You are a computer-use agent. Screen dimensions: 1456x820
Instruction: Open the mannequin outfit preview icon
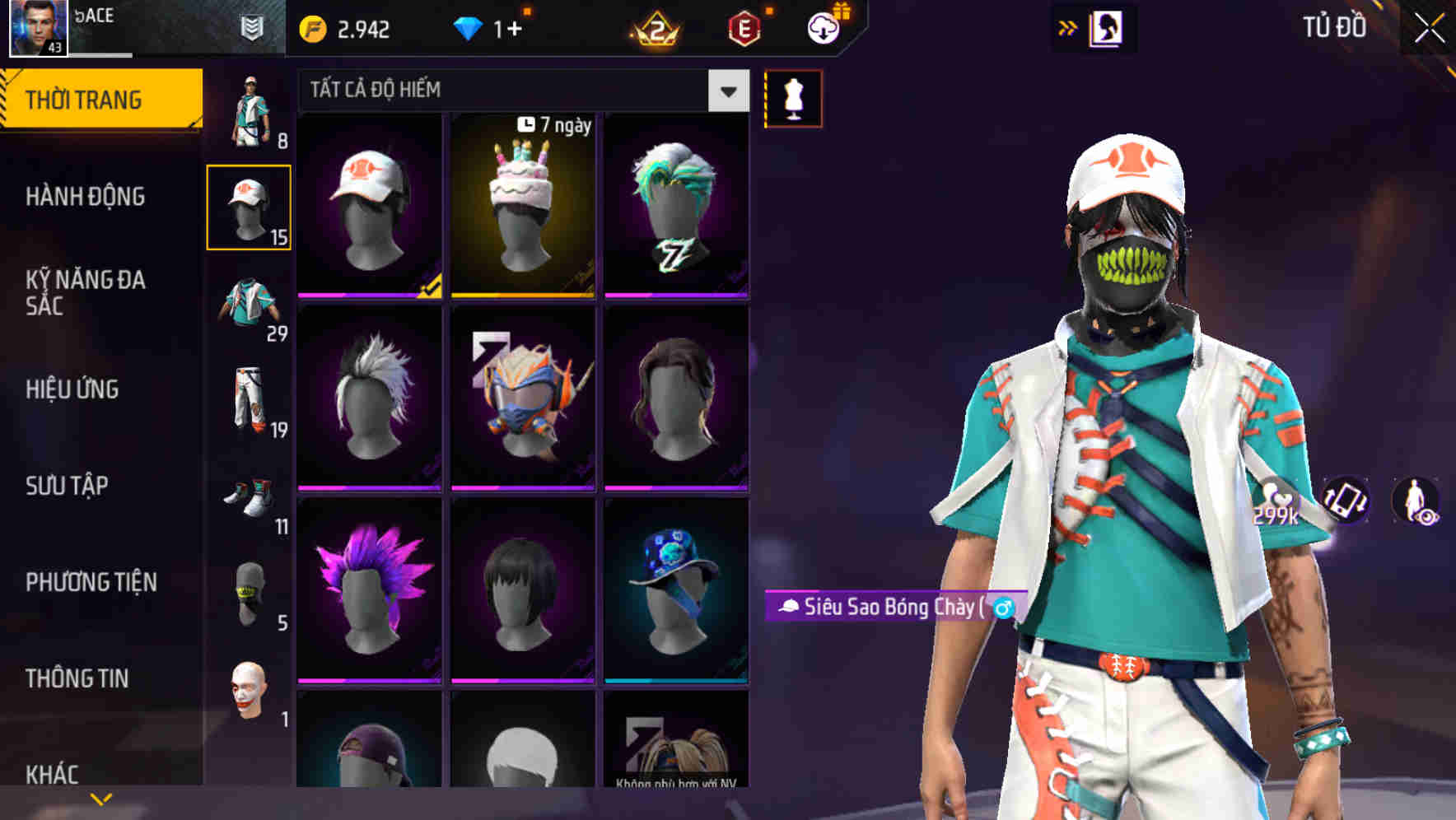click(x=793, y=97)
